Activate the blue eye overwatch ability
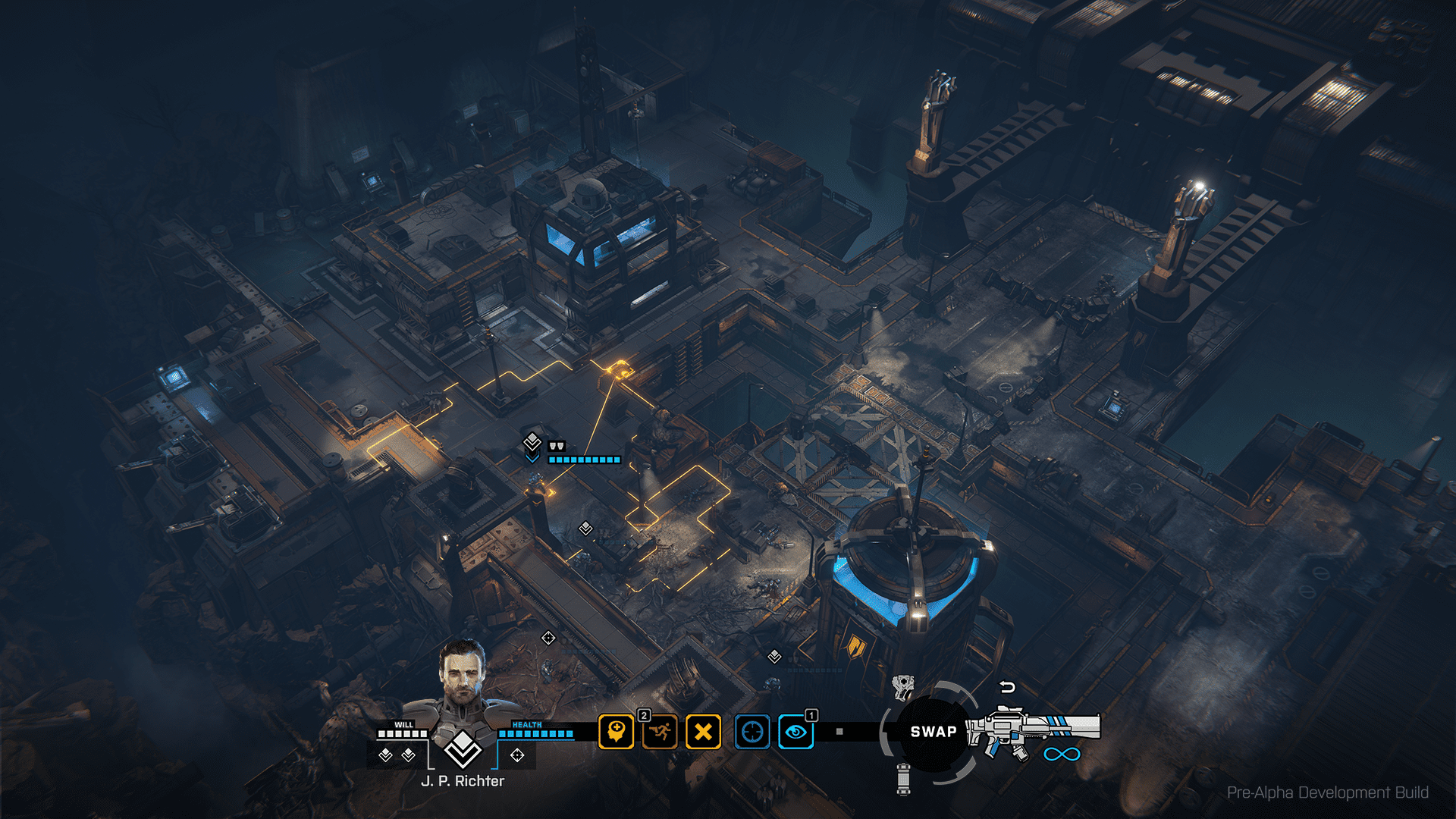Image resolution: width=1456 pixels, height=819 pixels. pos(795,733)
